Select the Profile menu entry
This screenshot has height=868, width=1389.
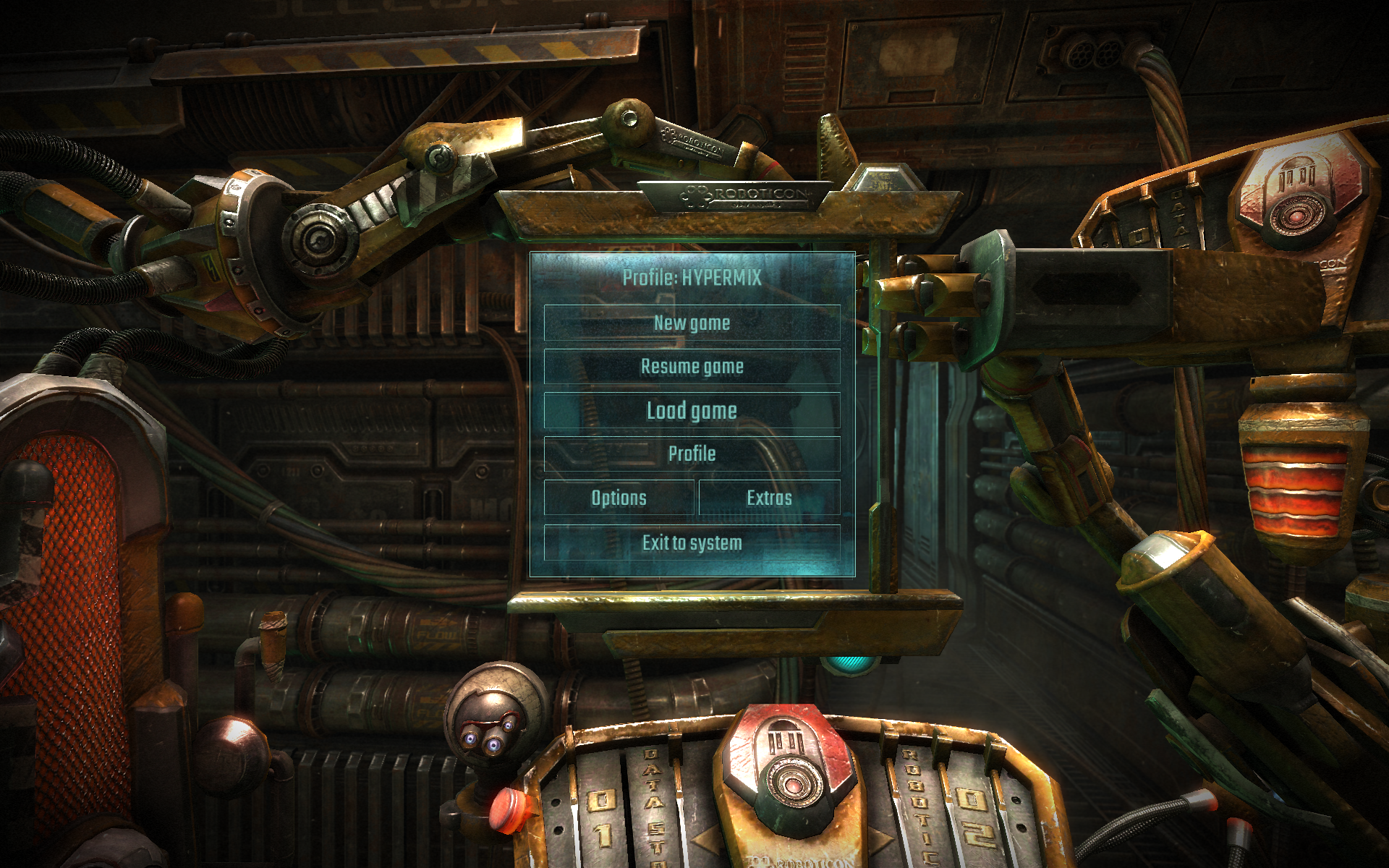692,454
